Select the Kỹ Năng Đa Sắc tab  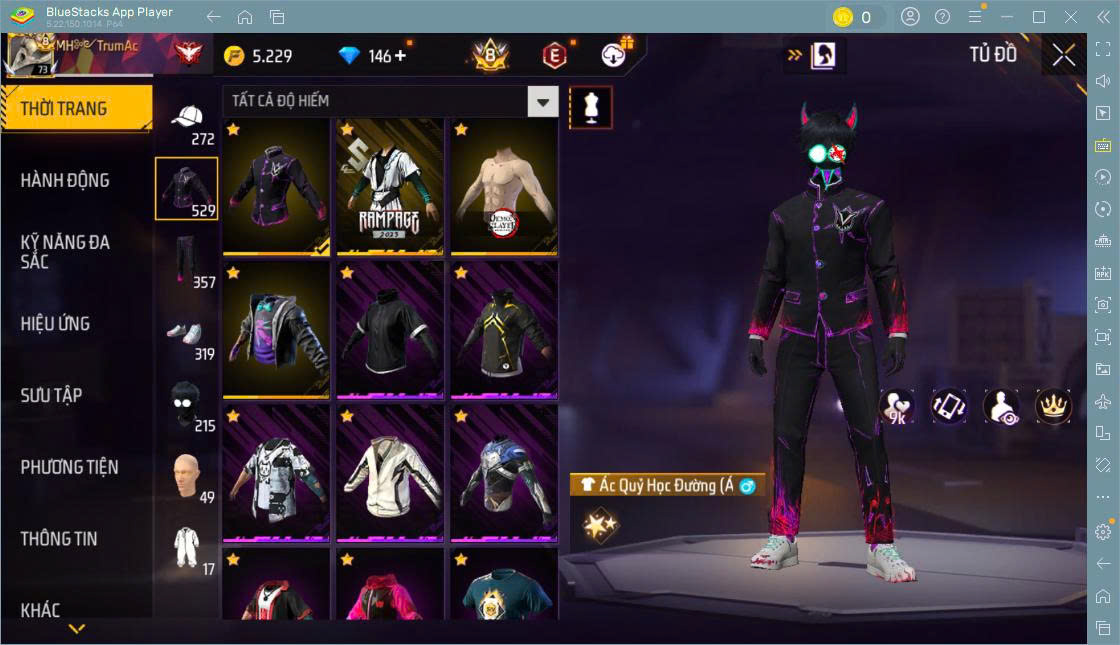pyautogui.click(x=66, y=252)
